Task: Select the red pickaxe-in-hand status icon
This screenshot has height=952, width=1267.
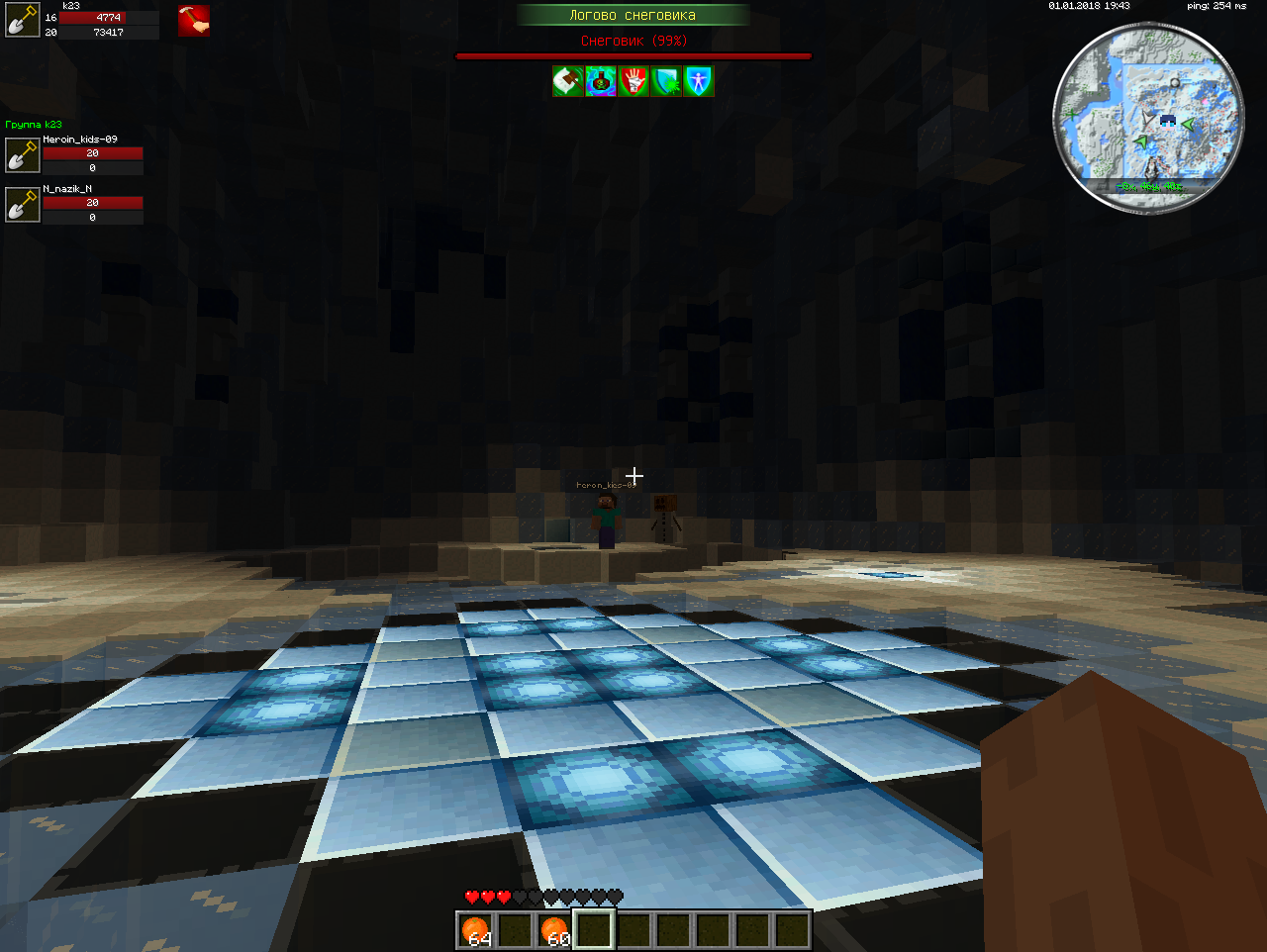Action: point(194,21)
